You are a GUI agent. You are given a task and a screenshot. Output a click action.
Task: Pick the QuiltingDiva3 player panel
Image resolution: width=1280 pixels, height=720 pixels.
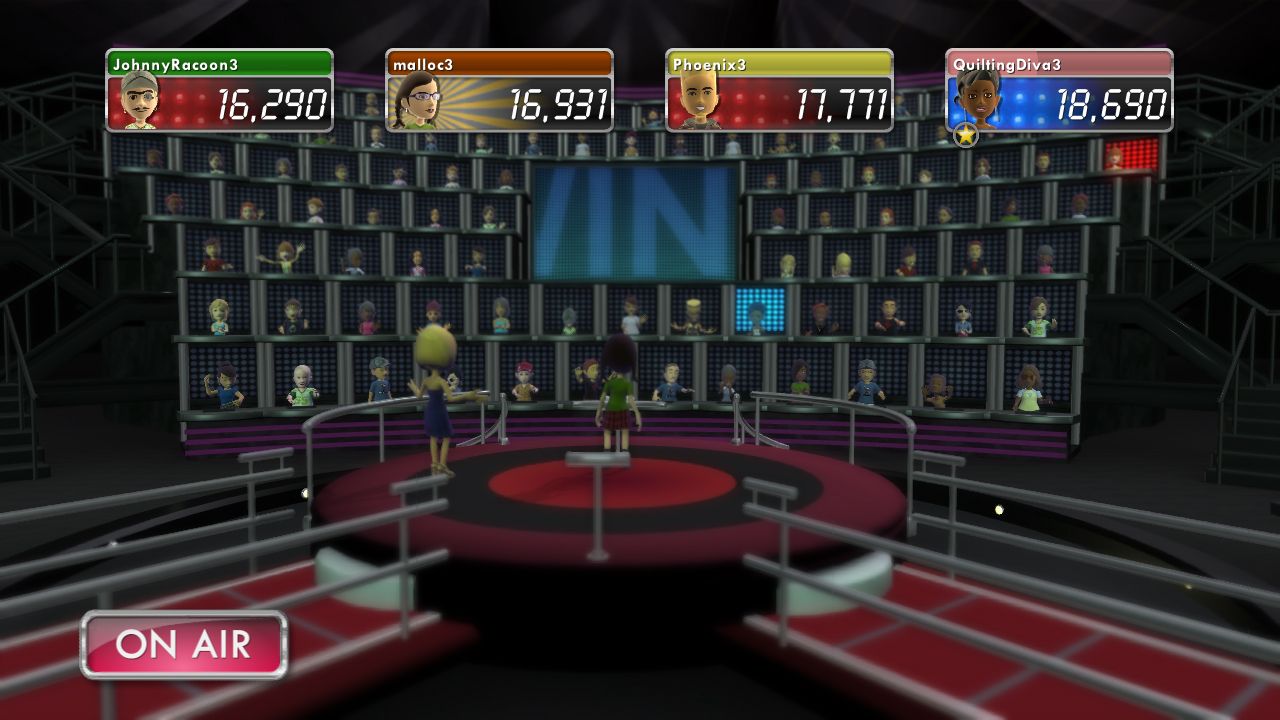click(x=1059, y=91)
